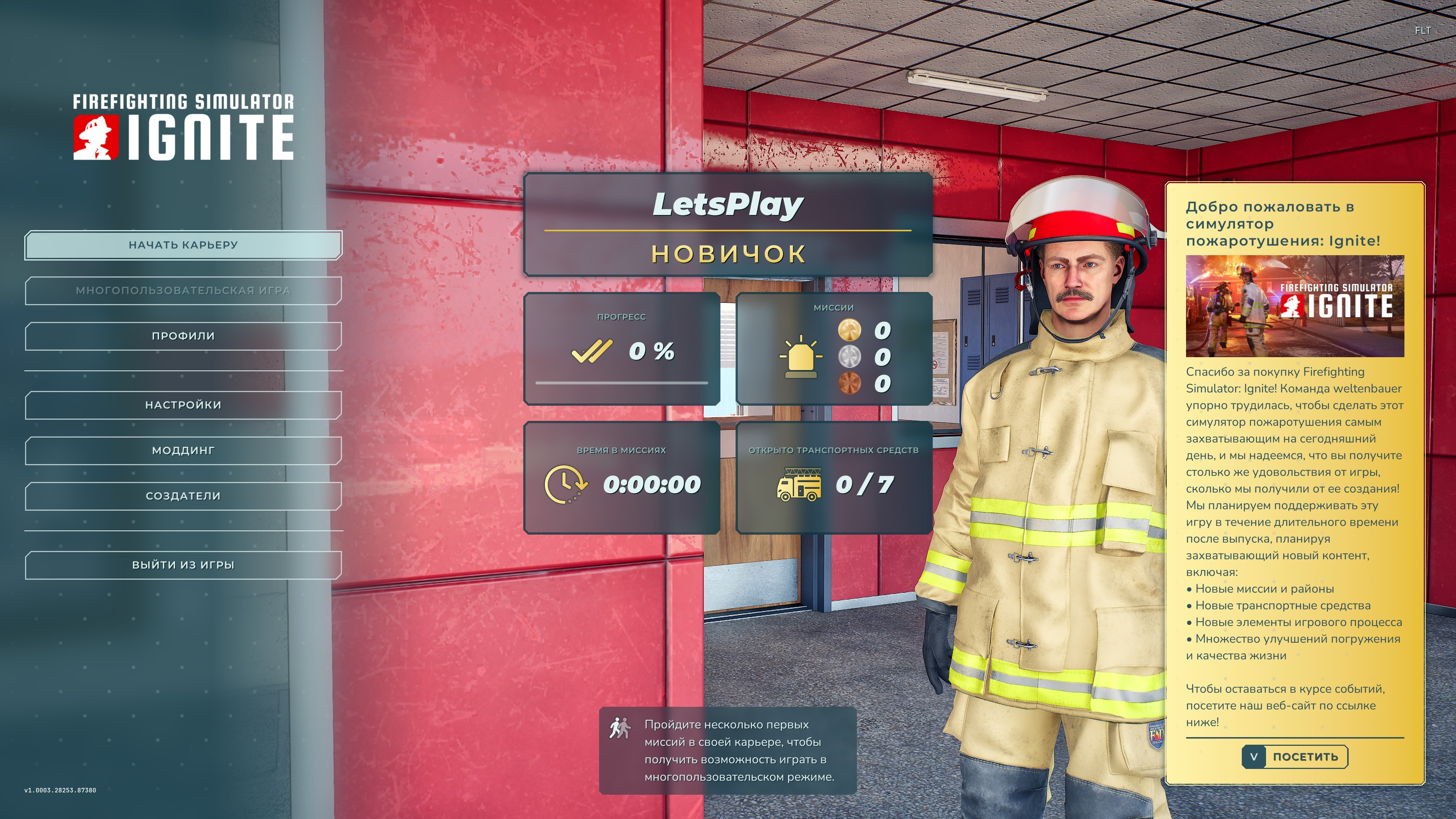
Task: Start the career via Начать карьеру
Action: point(183,245)
